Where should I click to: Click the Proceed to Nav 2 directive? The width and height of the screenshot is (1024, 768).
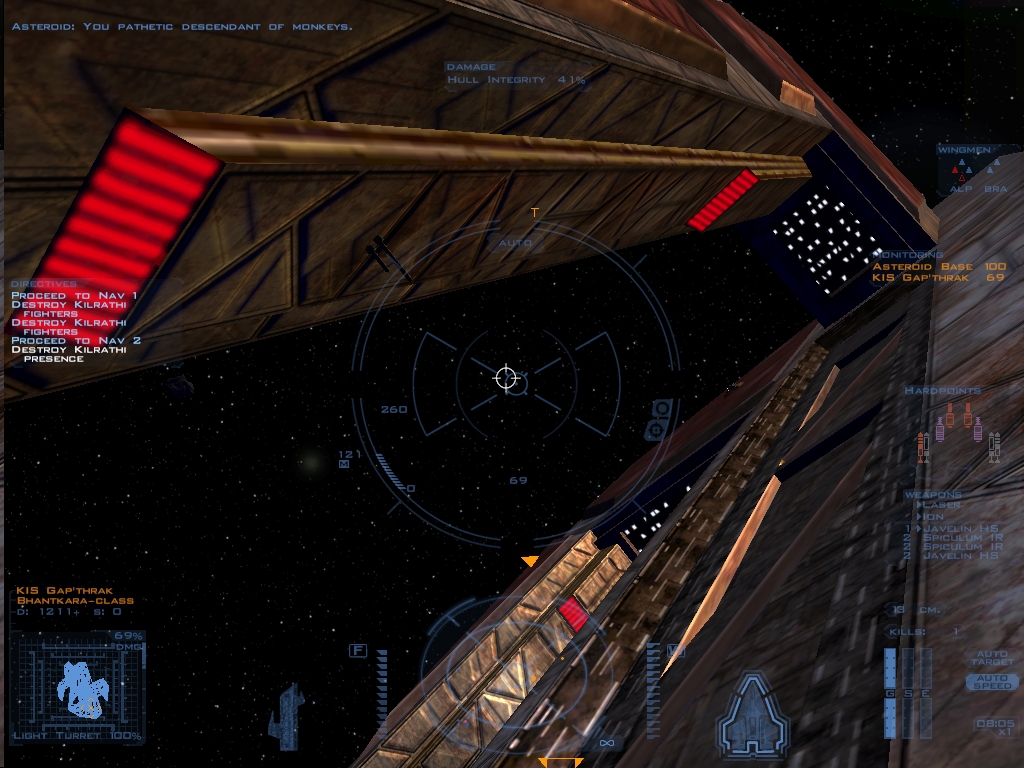[x=76, y=341]
